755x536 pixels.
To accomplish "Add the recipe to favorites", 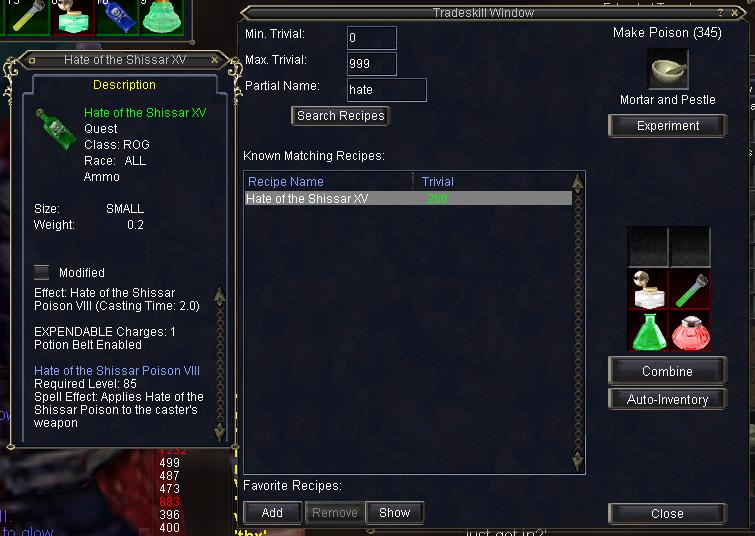I will tap(272, 513).
